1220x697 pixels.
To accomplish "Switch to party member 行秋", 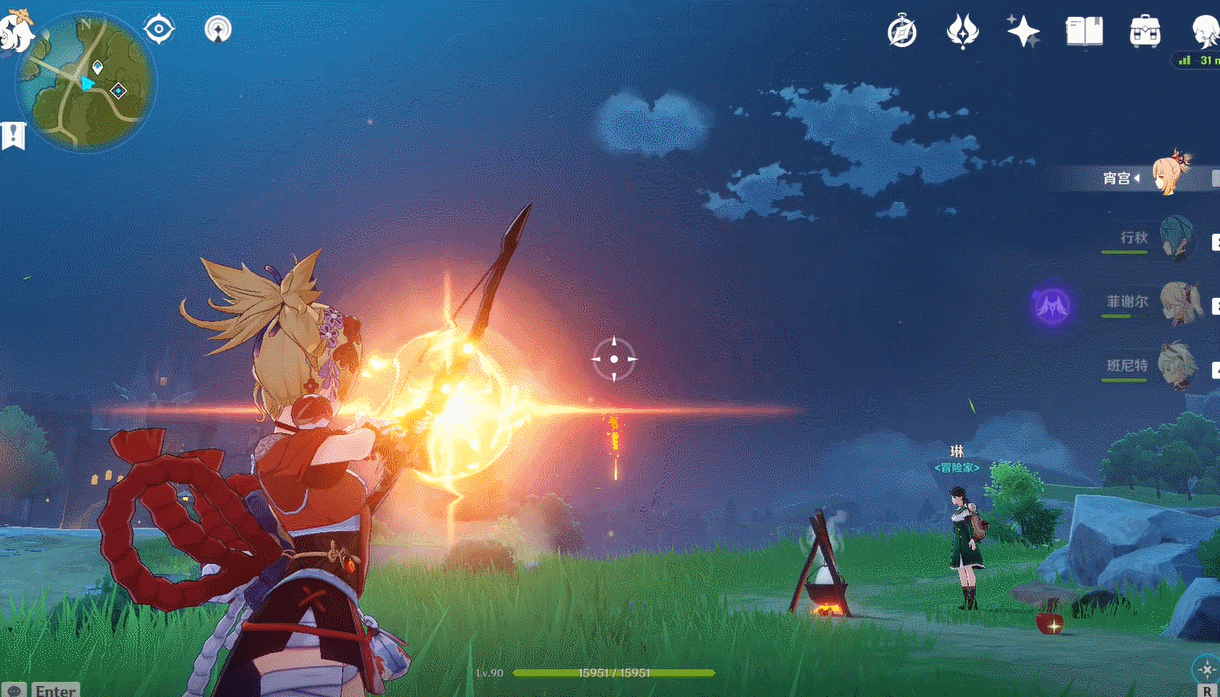I will tap(1174, 238).
